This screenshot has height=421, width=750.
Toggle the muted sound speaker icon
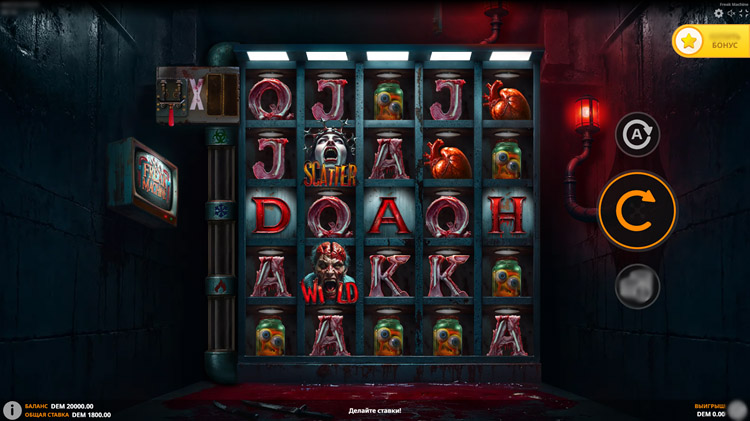(x=731, y=13)
